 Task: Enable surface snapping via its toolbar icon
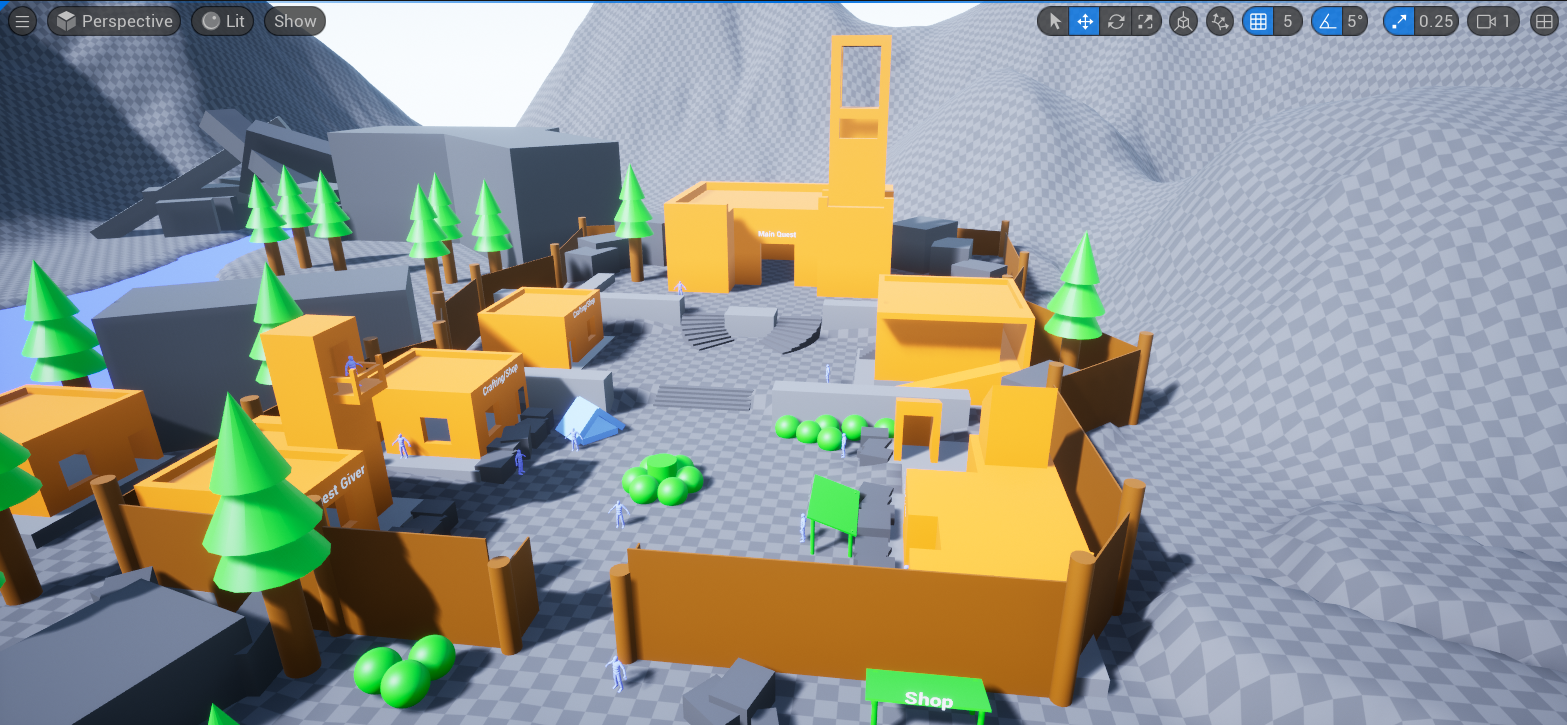pyautogui.click(x=1220, y=21)
